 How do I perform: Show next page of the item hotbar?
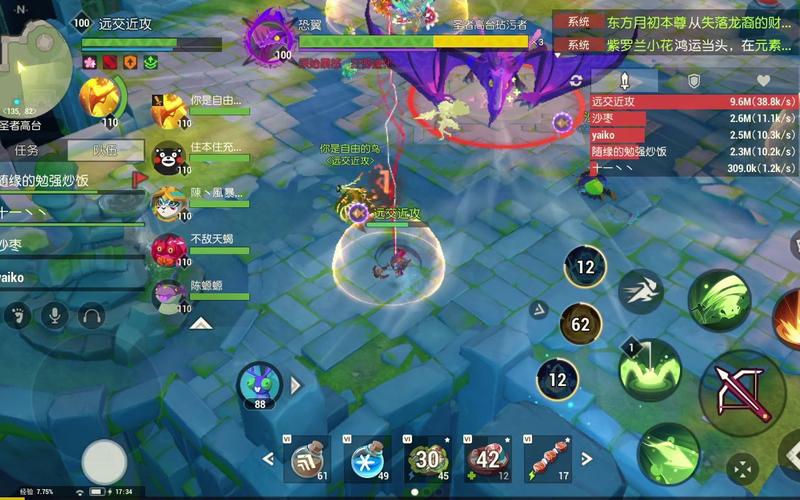[586, 459]
